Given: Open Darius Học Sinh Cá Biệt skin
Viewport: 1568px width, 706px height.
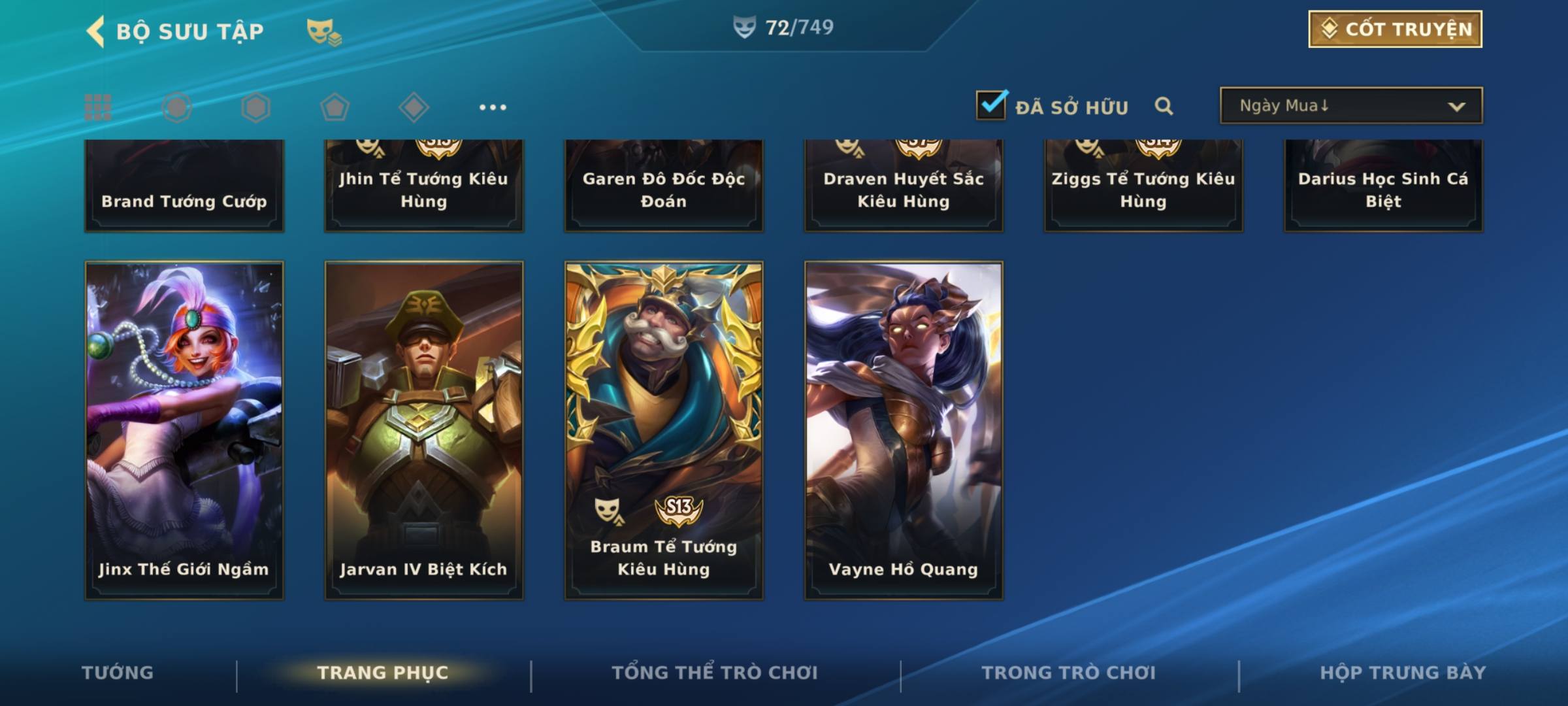Looking at the screenshot, I should tap(1383, 186).
